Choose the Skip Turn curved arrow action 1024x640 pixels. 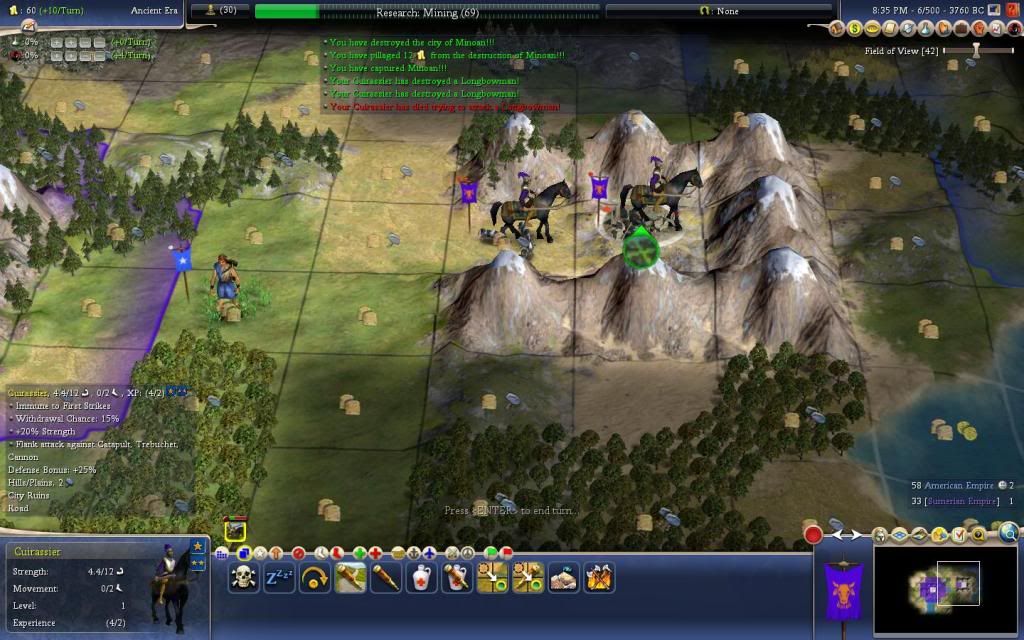pyautogui.click(x=315, y=578)
